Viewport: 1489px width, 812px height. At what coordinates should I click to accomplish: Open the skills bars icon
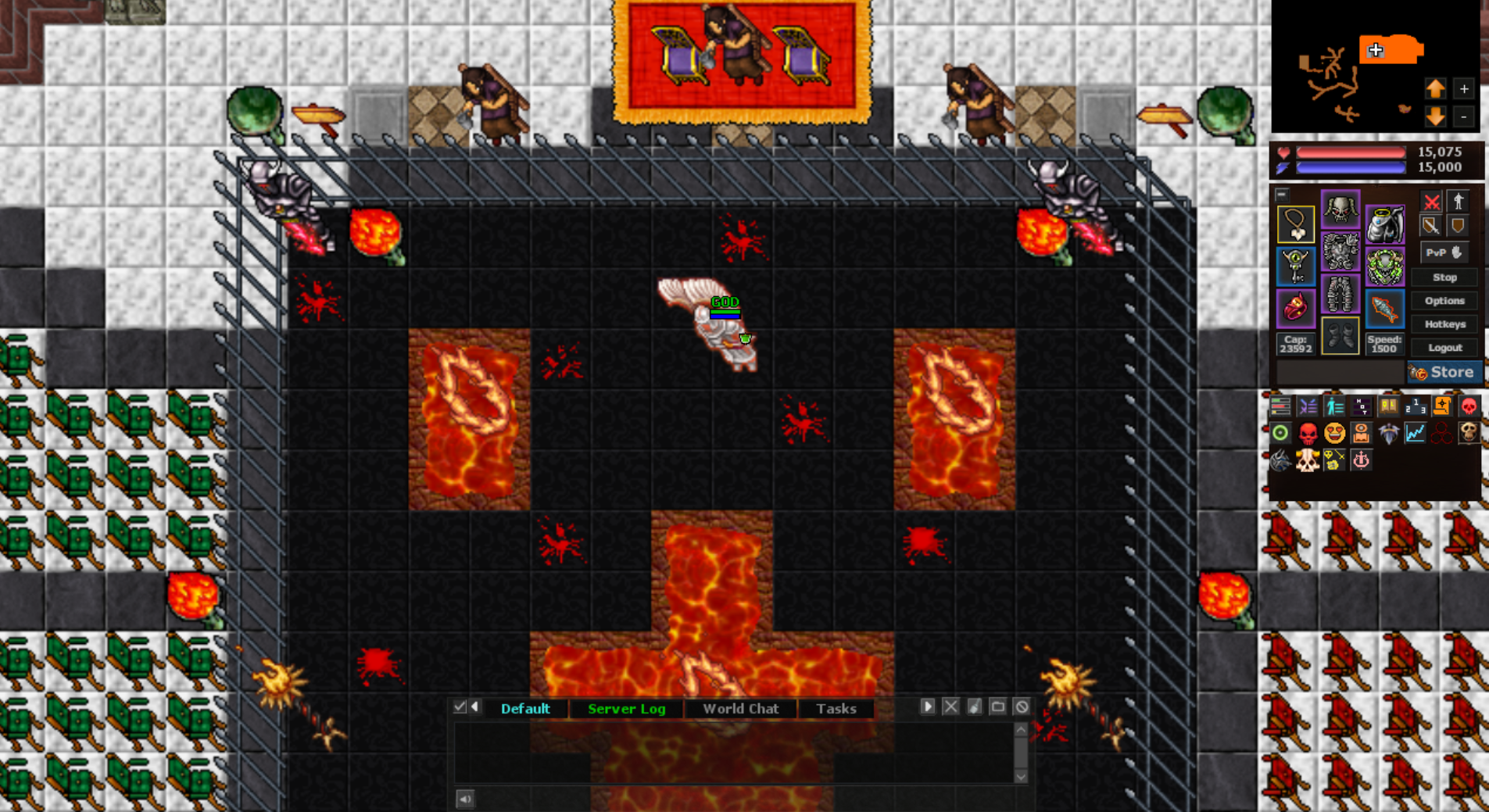[1281, 406]
